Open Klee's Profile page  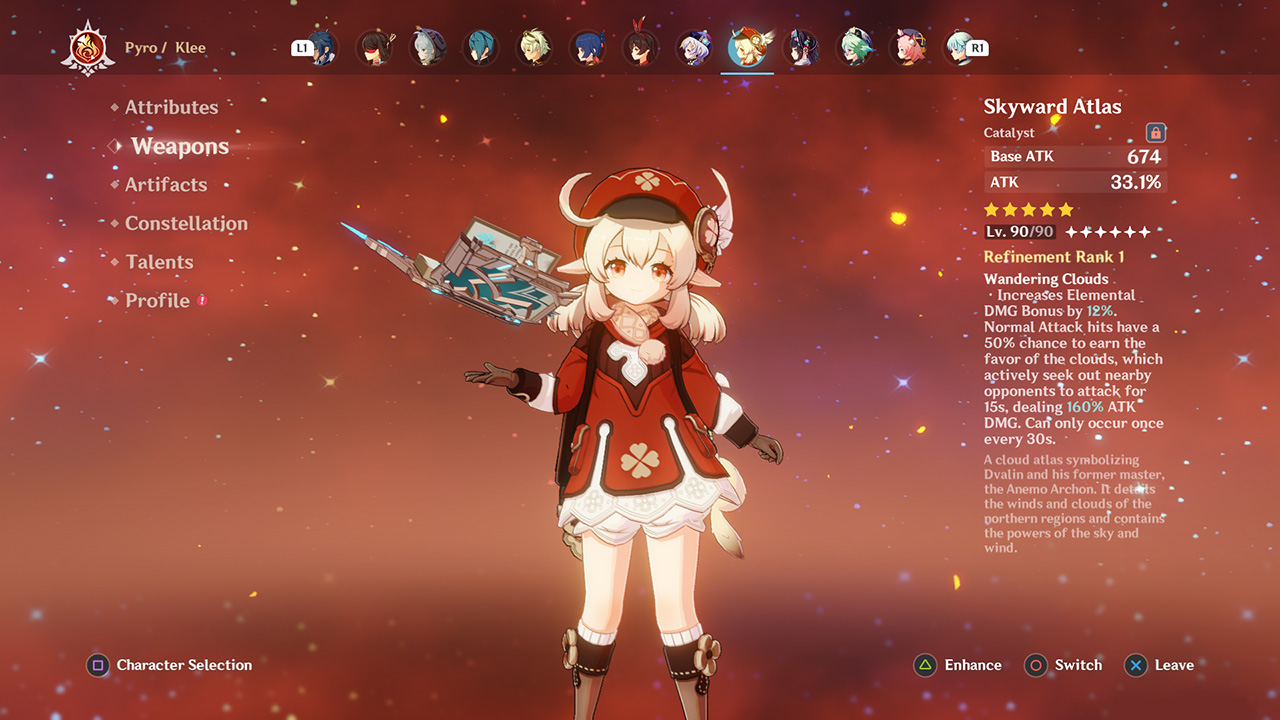[x=156, y=300]
